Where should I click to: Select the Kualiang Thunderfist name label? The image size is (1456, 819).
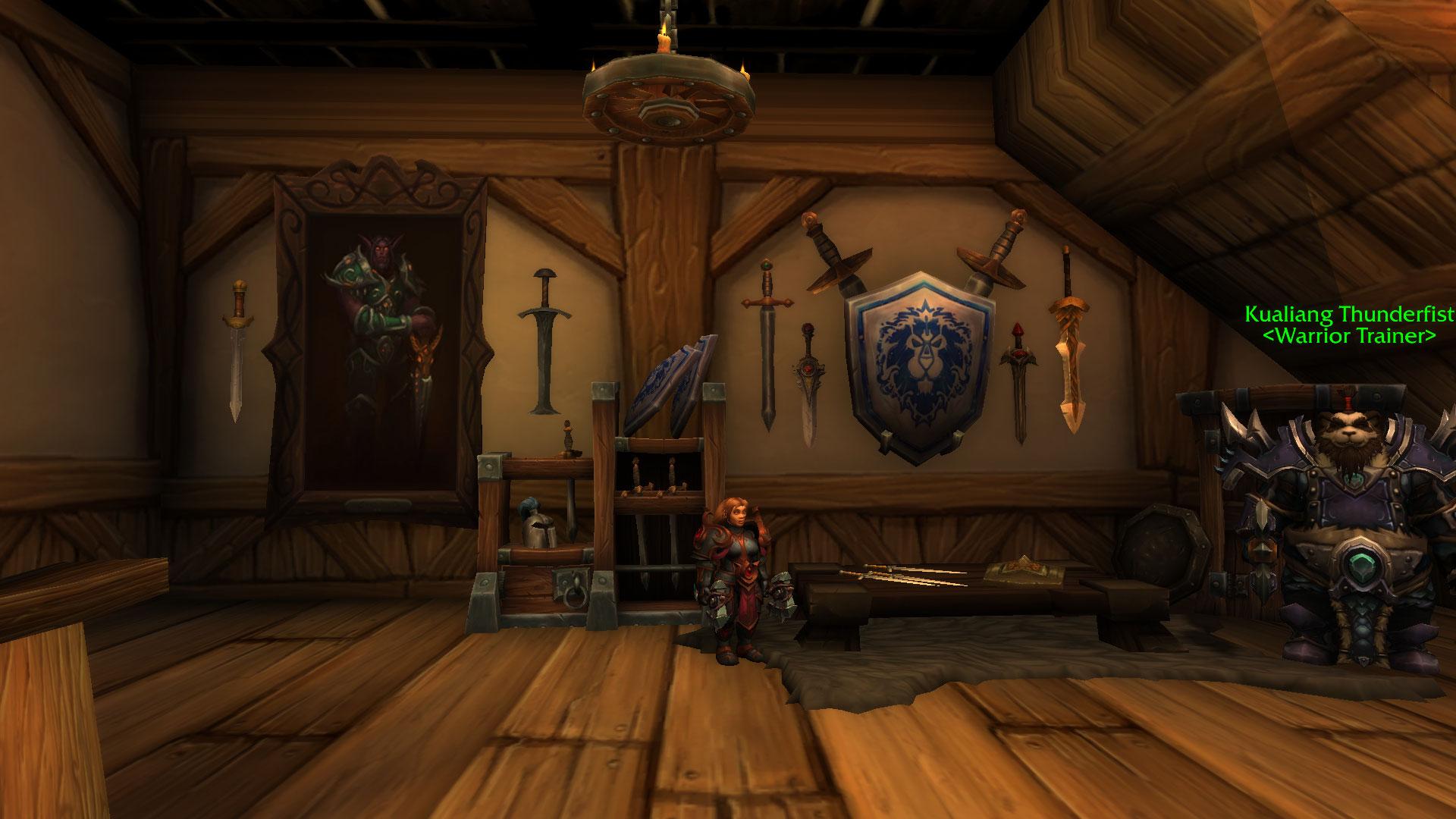pyautogui.click(x=1349, y=314)
